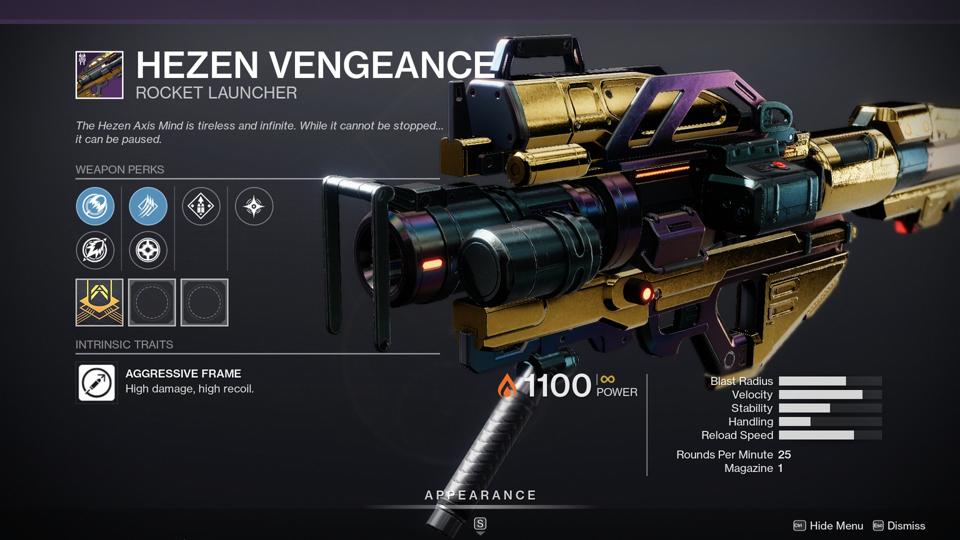
Task: Select the highlighted claw-slash perk
Action: click(x=148, y=207)
